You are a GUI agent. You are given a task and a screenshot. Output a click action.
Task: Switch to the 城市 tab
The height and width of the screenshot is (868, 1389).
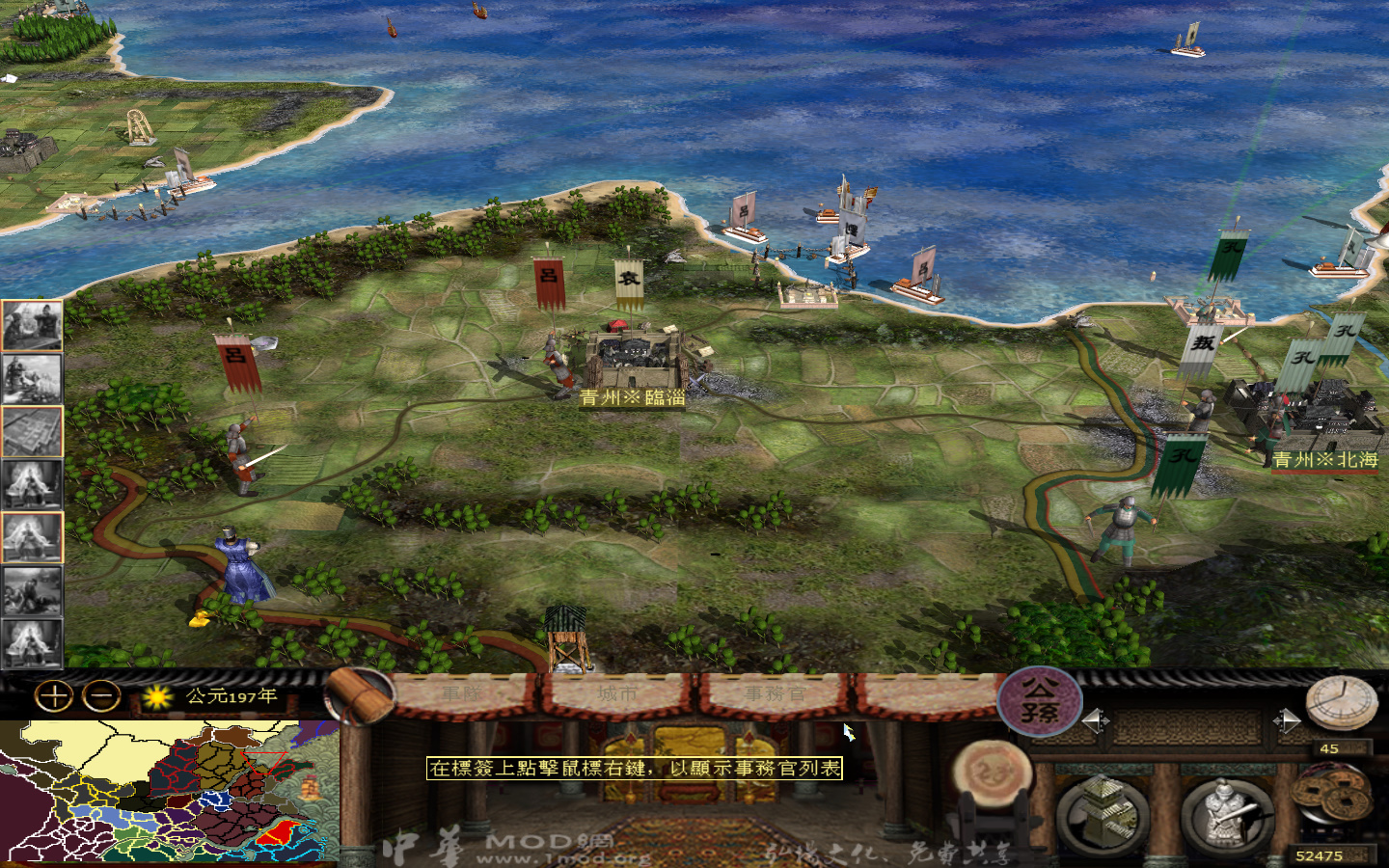(618, 692)
